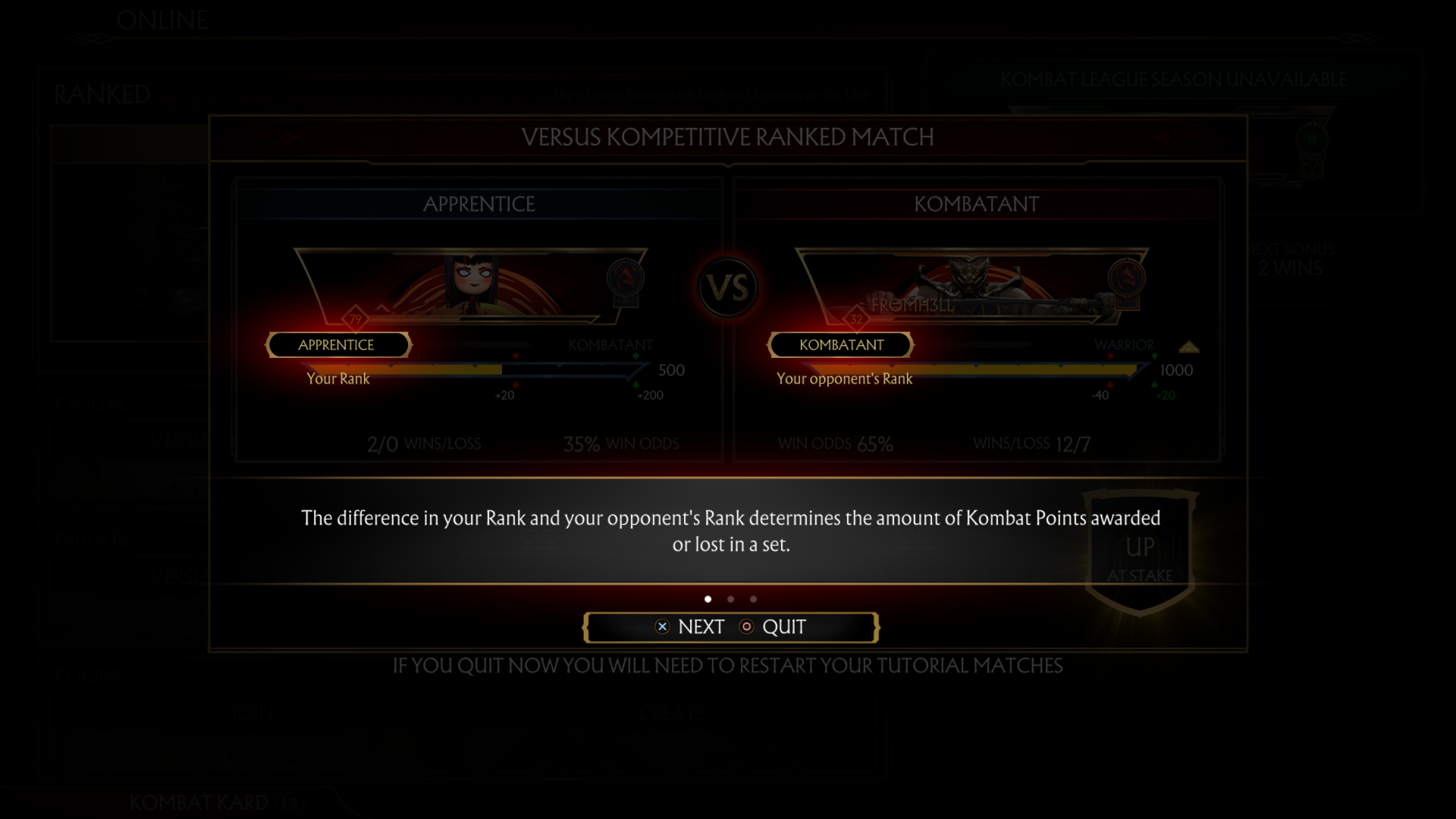The height and width of the screenshot is (819, 1456).
Task: Select the second pagination dot
Action: [x=730, y=599]
